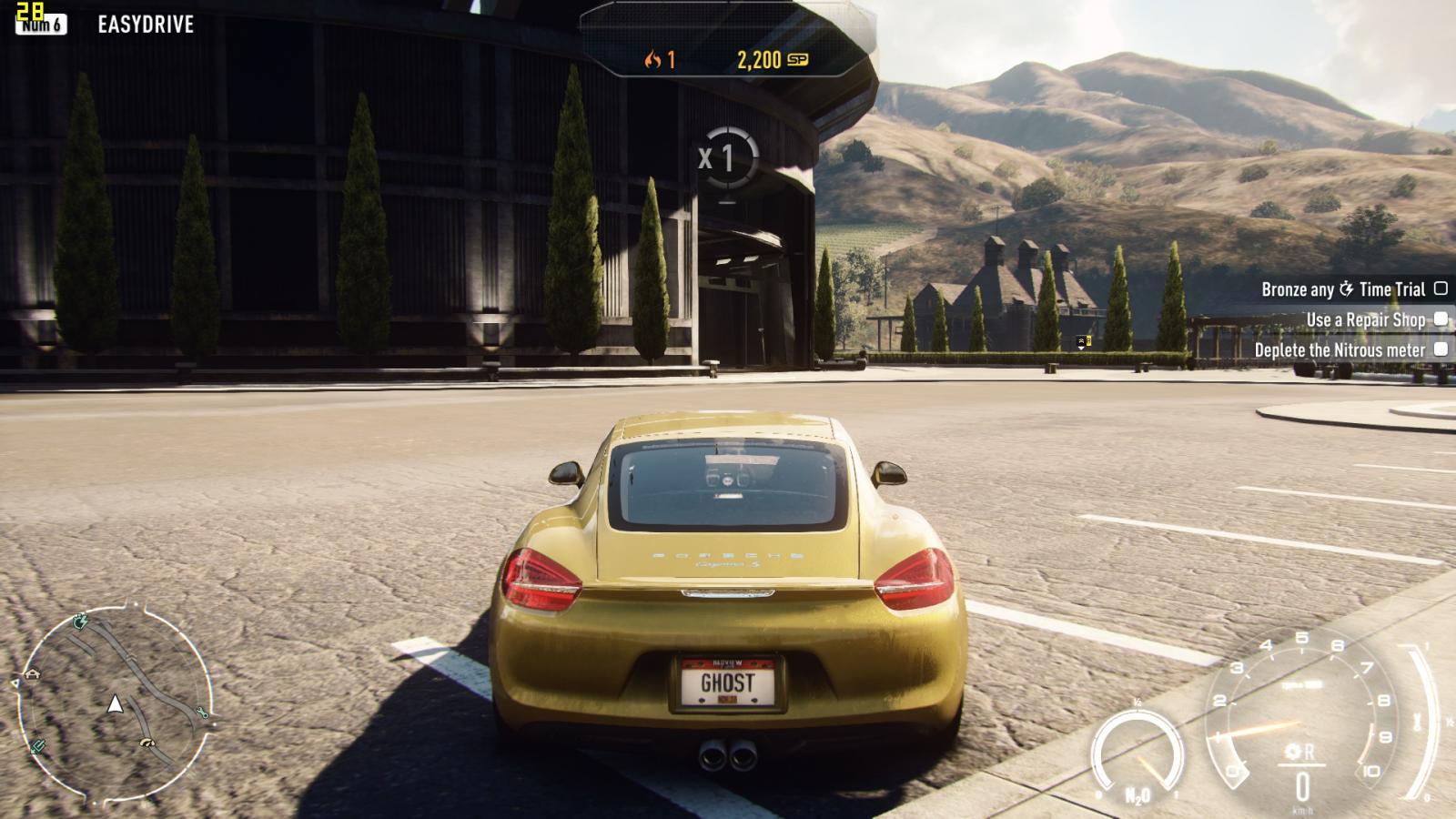Click the speedometer marker on minimap
This screenshot has width=1456, height=819.
(x=147, y=743)
